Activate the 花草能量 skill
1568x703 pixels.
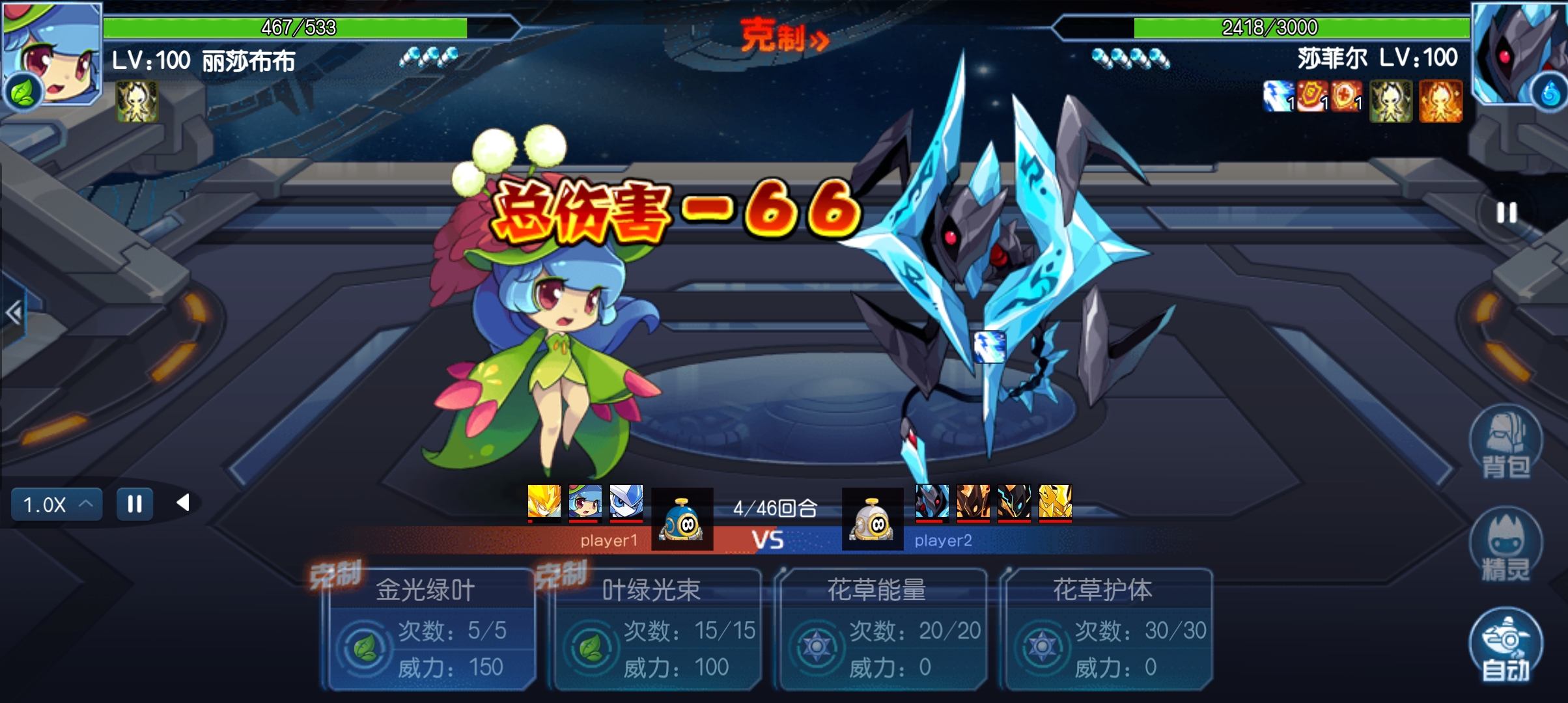point(882,629)
